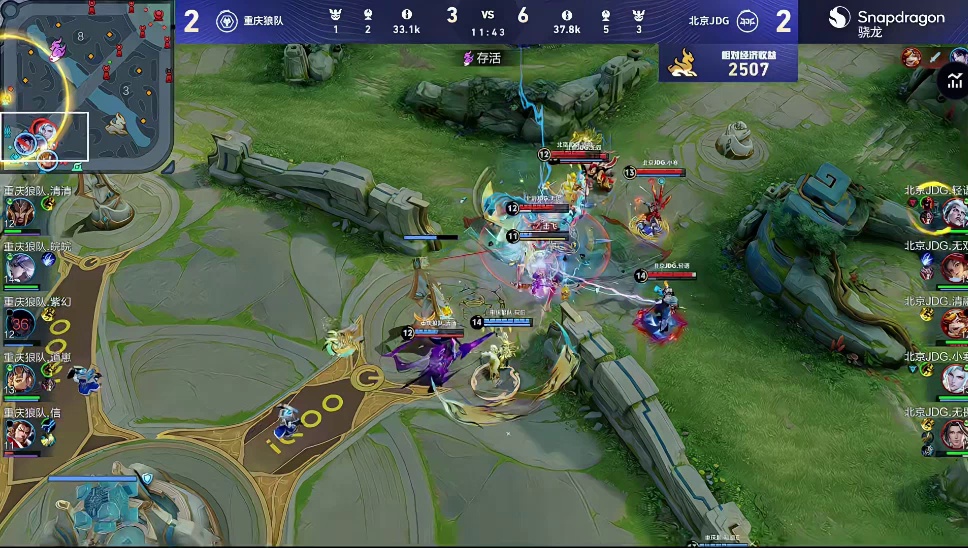The image size is (968, 548).
Task: Select player 重庆狼队.清清 portrait
Action: click(21, 213)
